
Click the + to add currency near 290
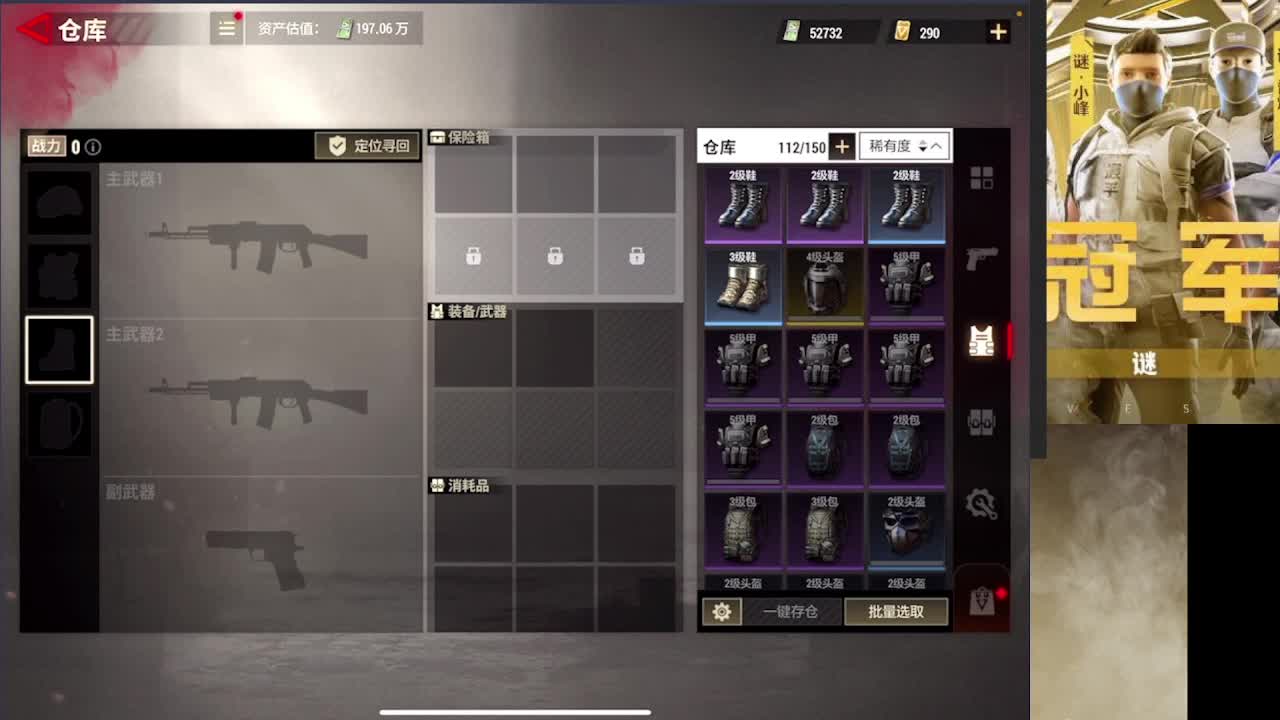tap(997, 31)
